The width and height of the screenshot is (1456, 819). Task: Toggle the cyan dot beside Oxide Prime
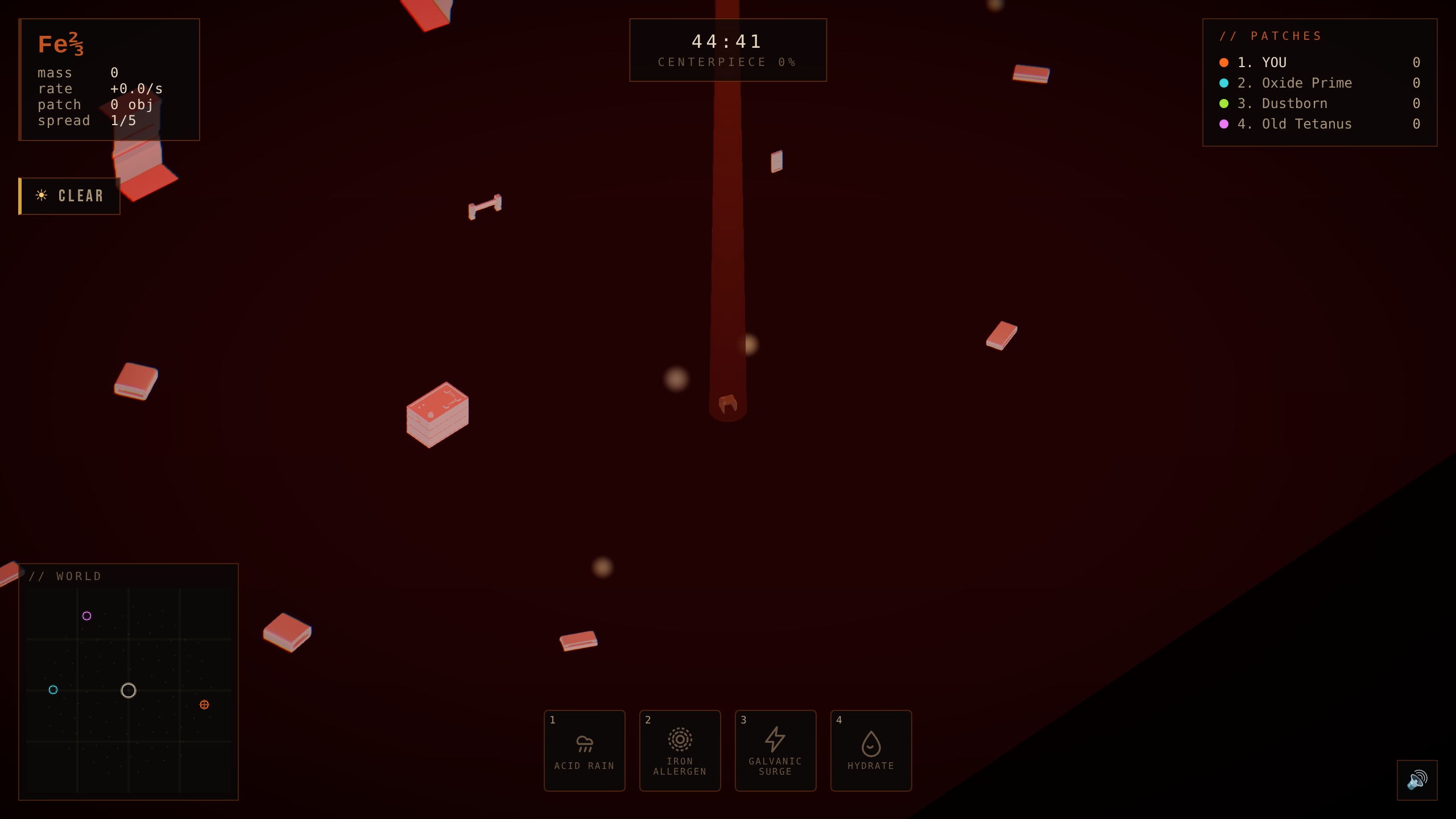pyautogui.click(x=1223, y=83)
